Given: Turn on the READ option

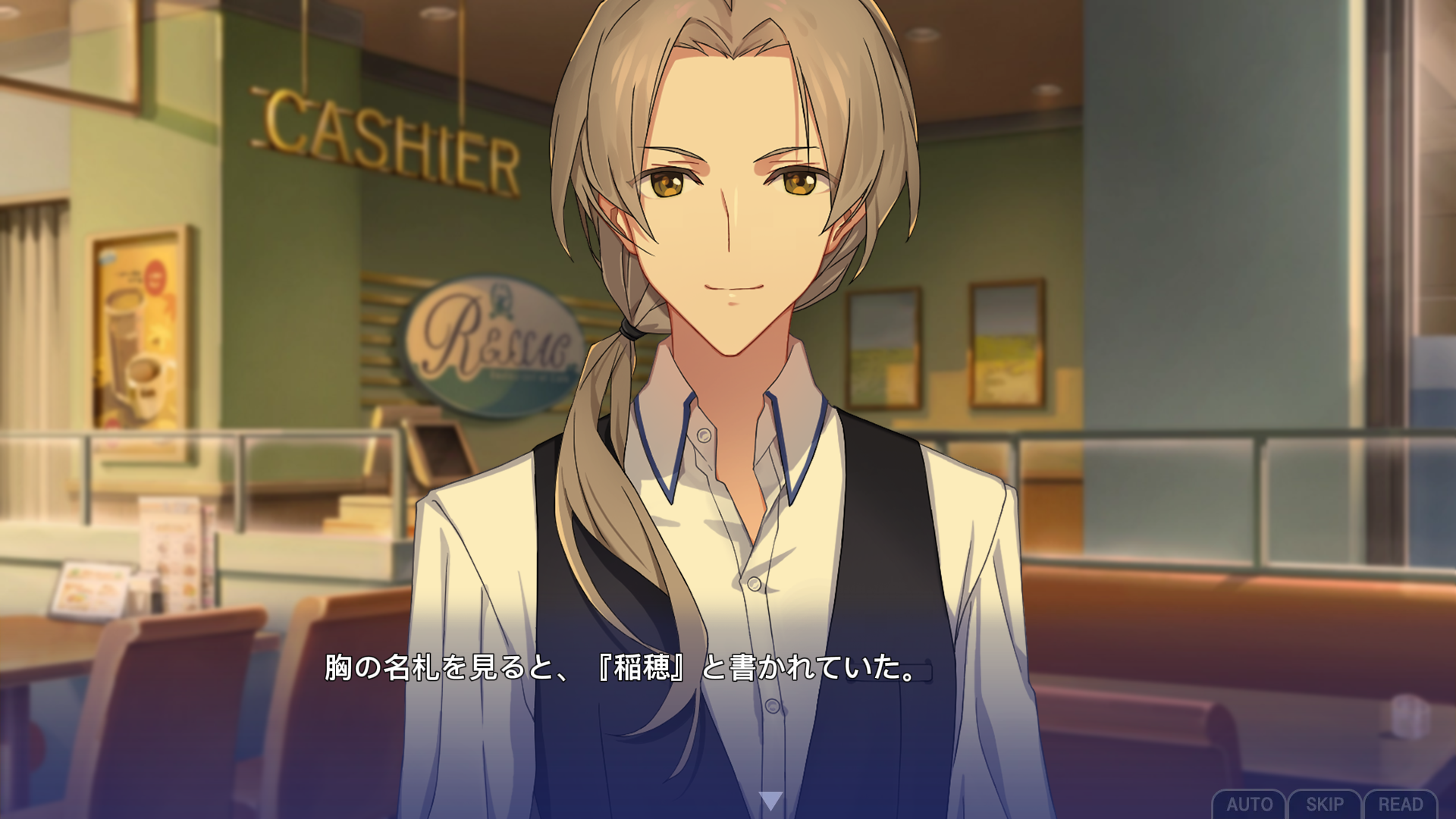Looking at the screenshot, I should 1400,804.
